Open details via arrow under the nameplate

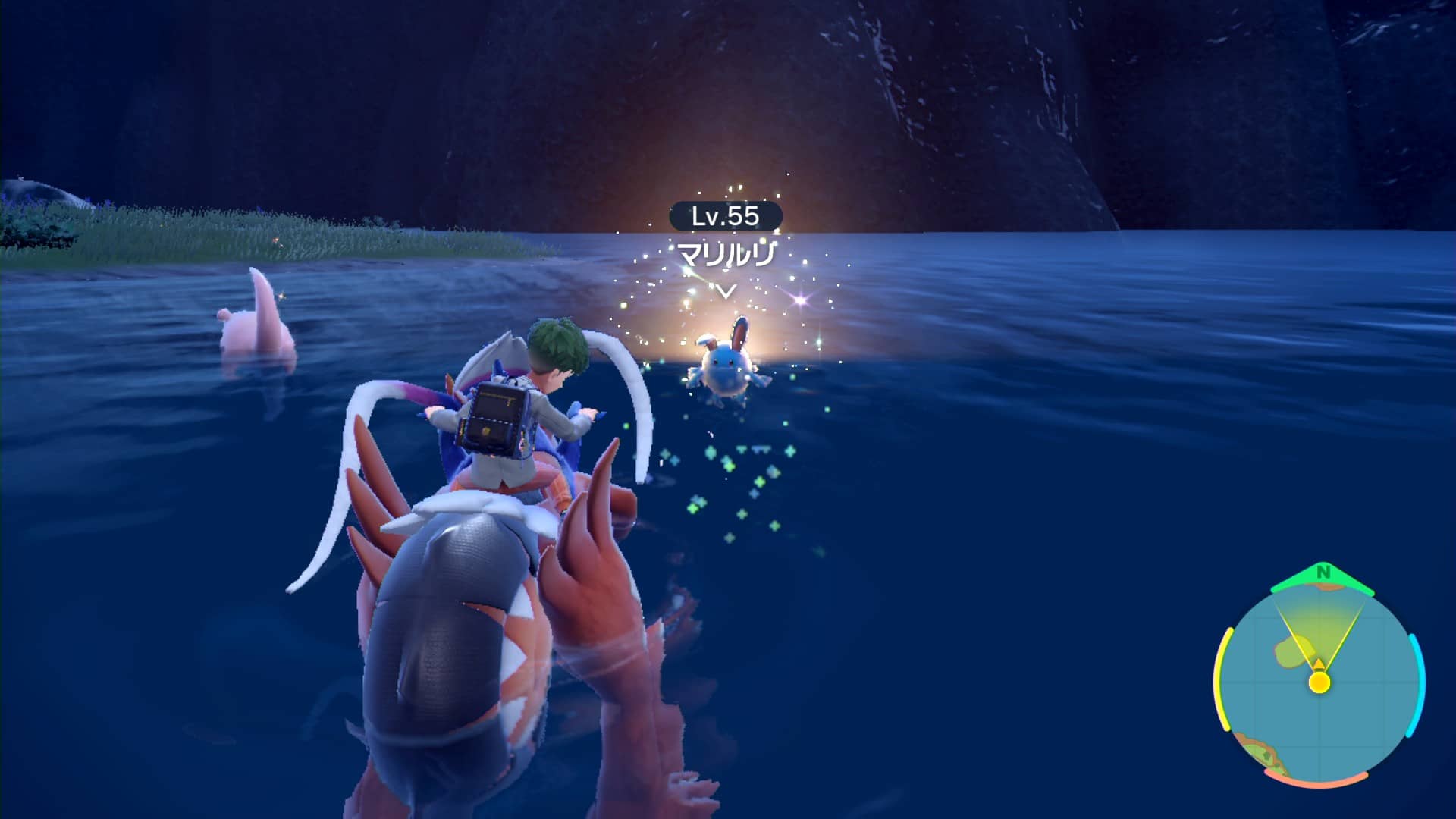tap(726, 290)
